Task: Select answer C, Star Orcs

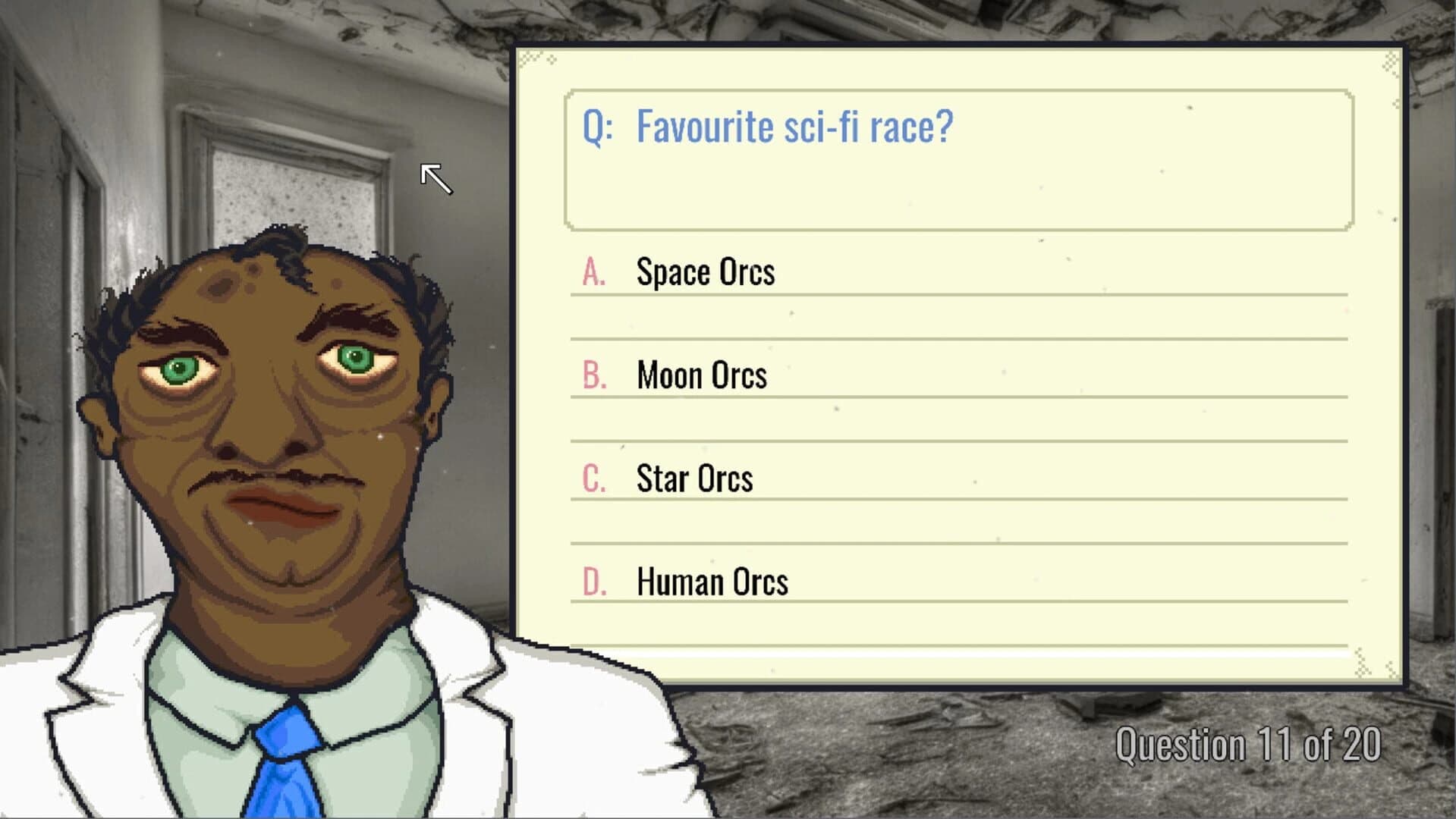Action: point(694,478)
